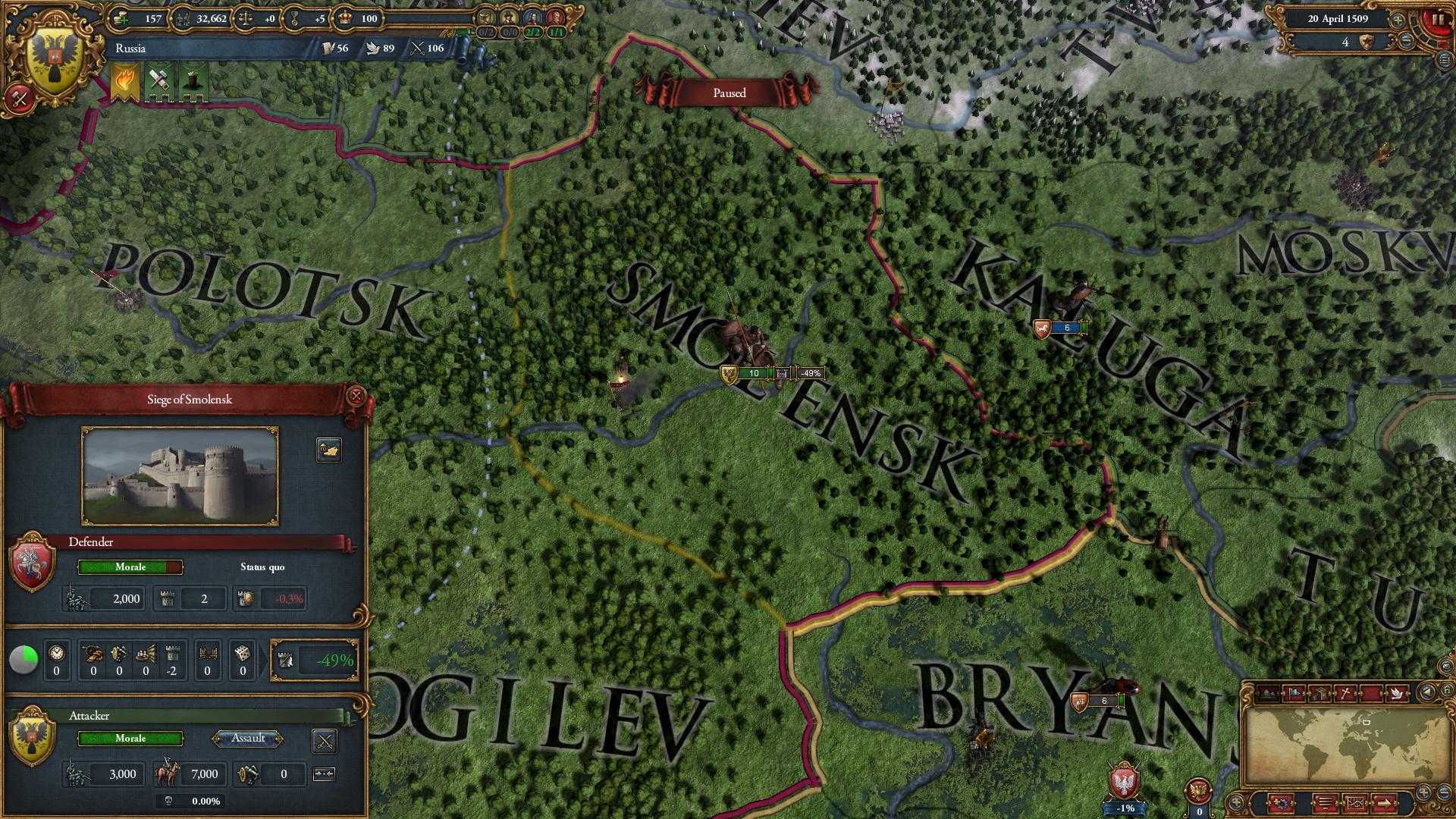
Task: Click the manpower icon showing 32,662
Action: coord(182,19)
